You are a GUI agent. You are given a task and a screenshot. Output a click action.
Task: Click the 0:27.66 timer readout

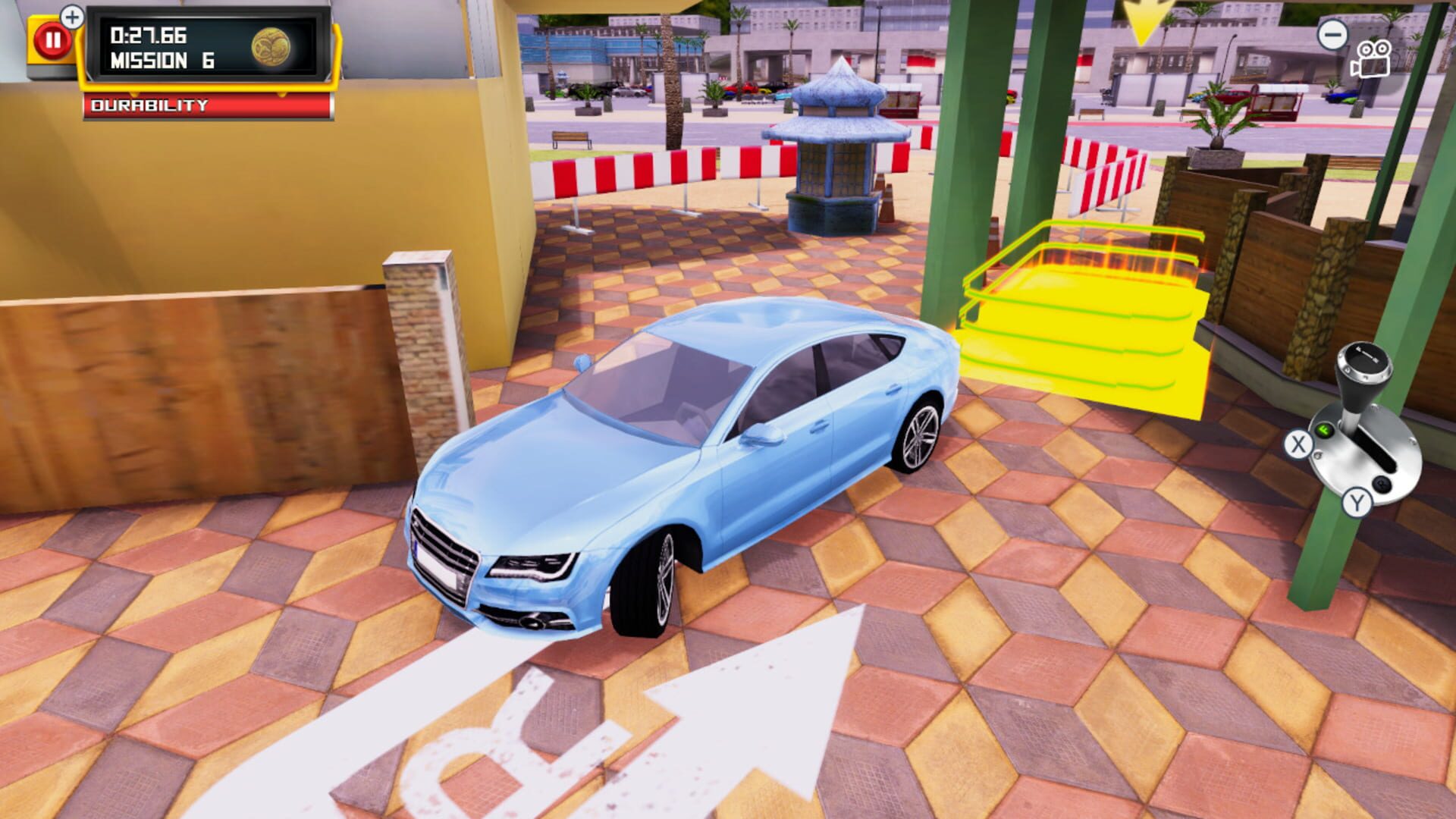(148, 34)
